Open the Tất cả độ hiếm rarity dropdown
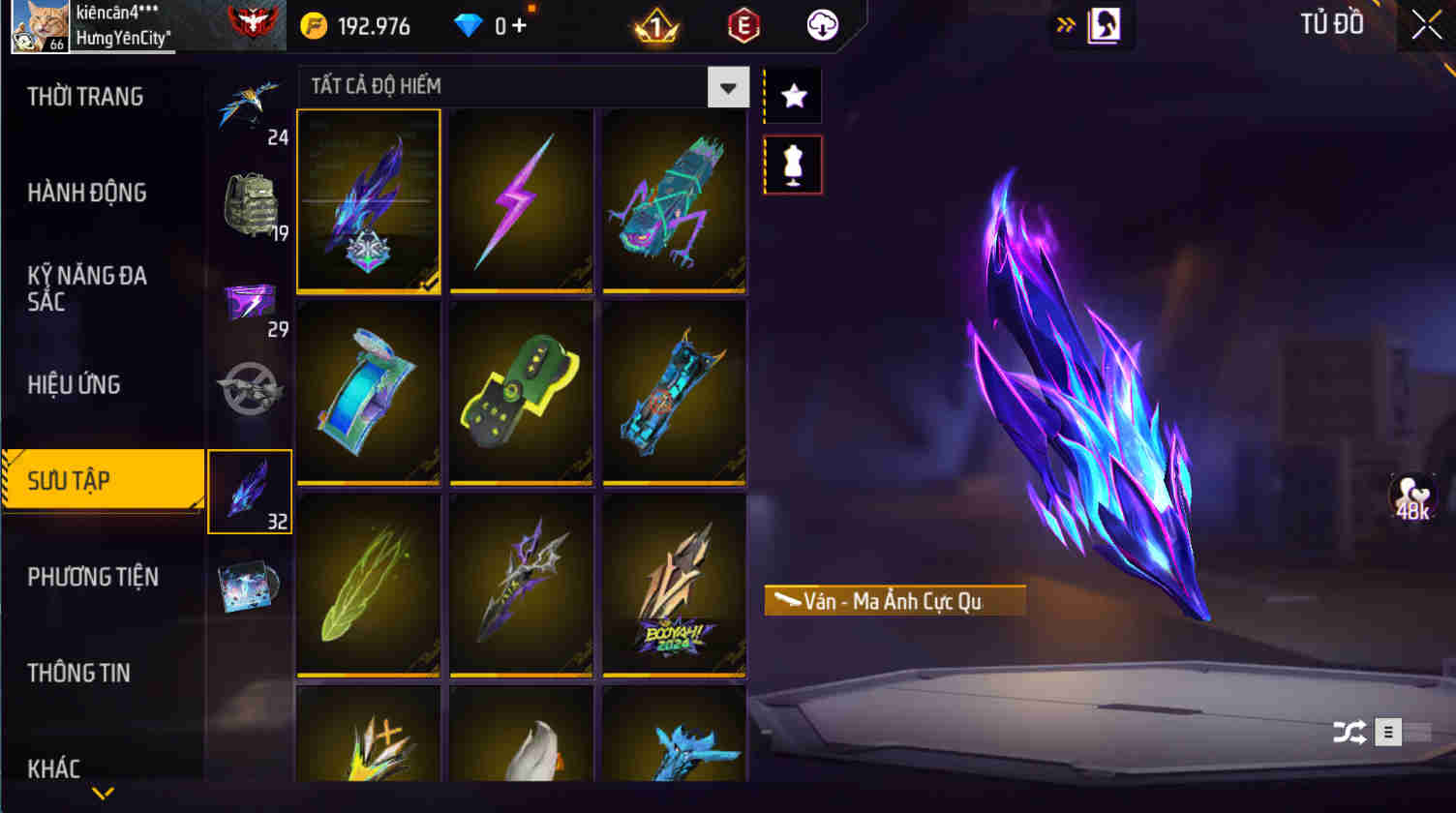The image size is (1456, 813). tap(728, 86)
